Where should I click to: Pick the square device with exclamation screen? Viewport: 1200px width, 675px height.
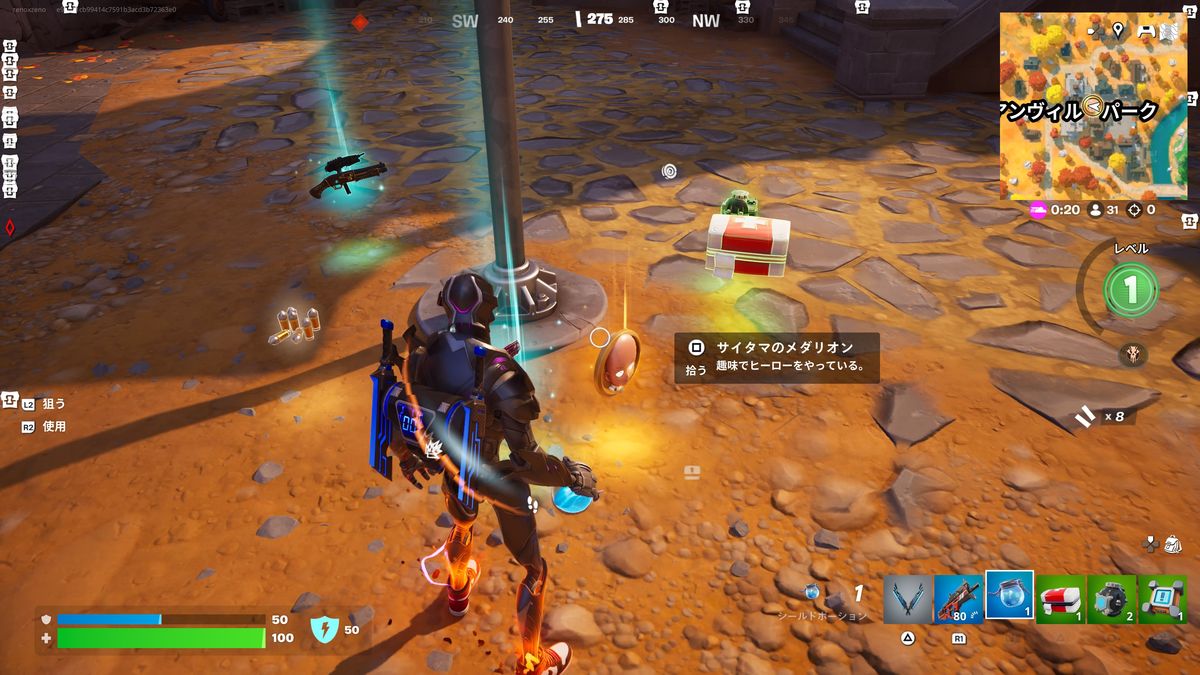coord(1163,600)
